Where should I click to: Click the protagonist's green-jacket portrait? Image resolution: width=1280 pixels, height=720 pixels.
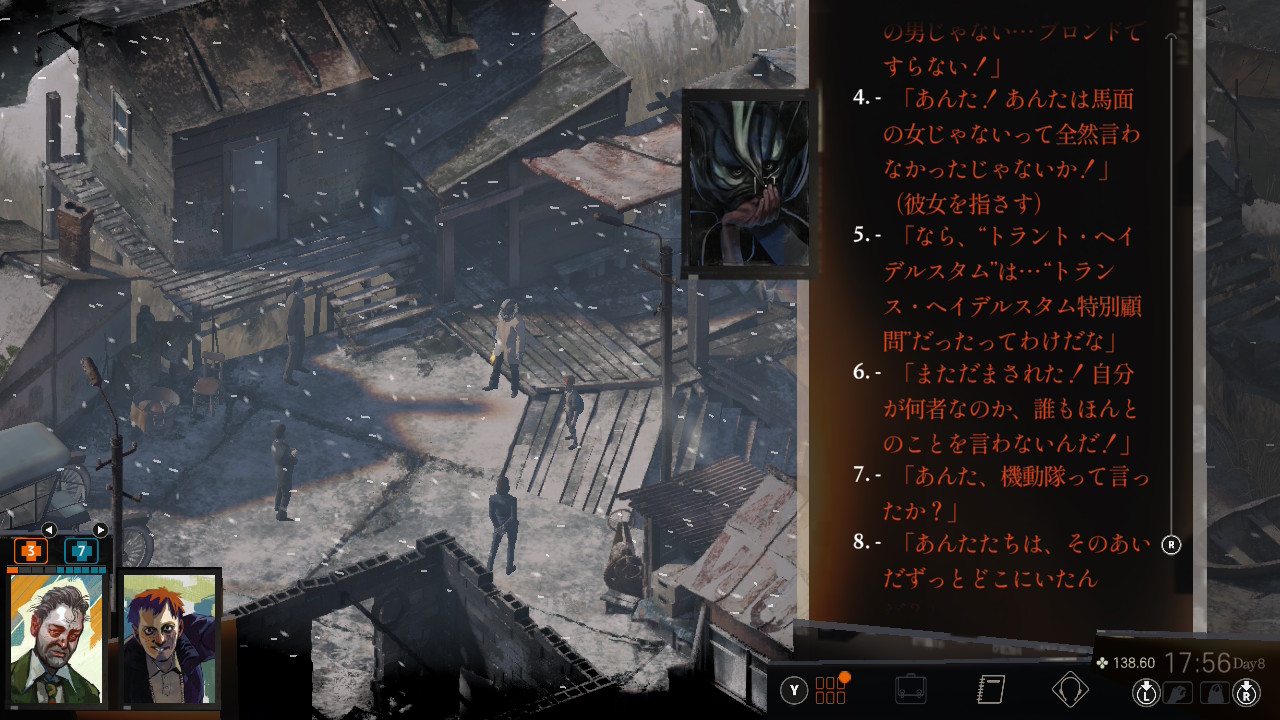[56, 638]
